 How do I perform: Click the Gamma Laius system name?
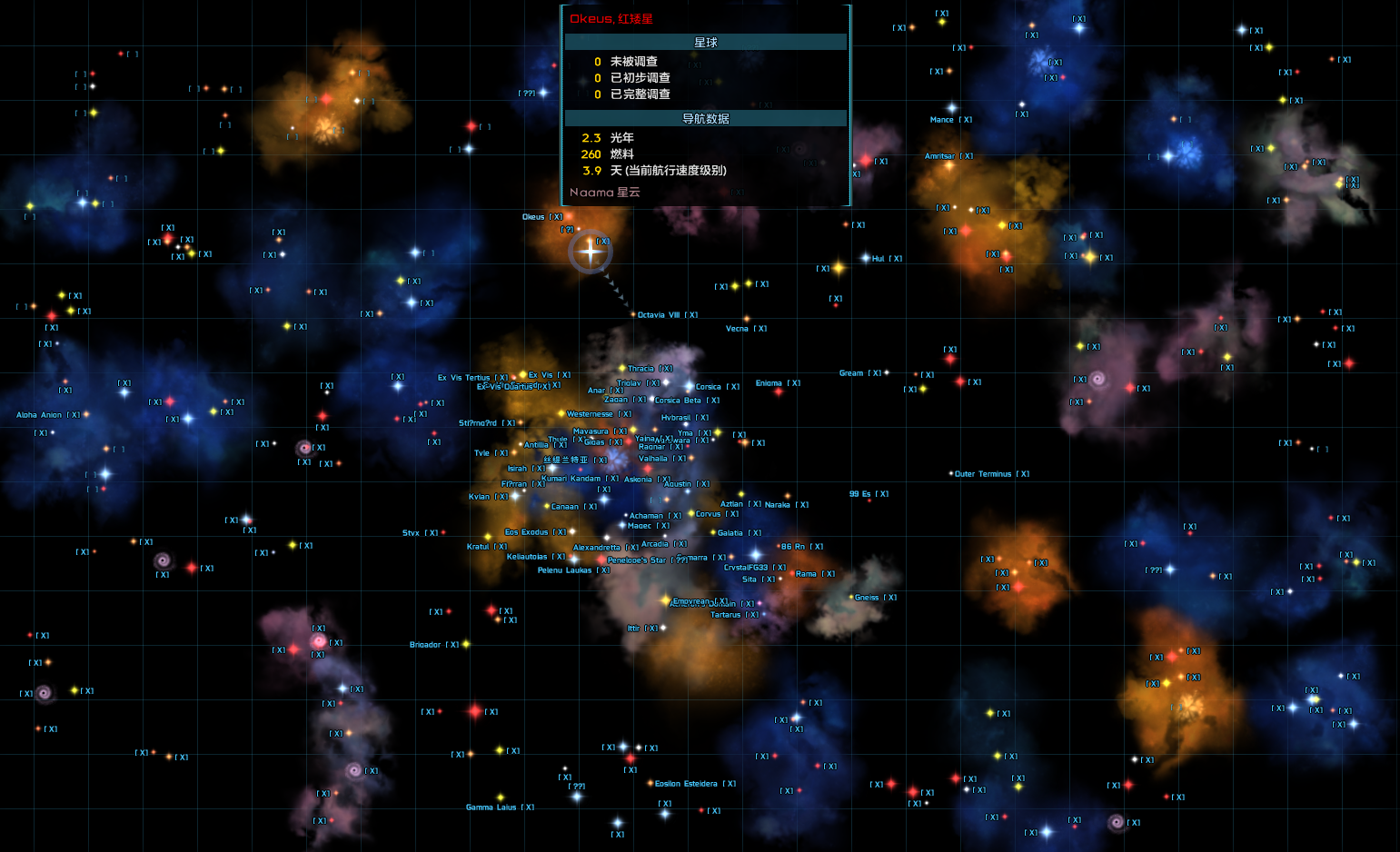tap(491, 807)
